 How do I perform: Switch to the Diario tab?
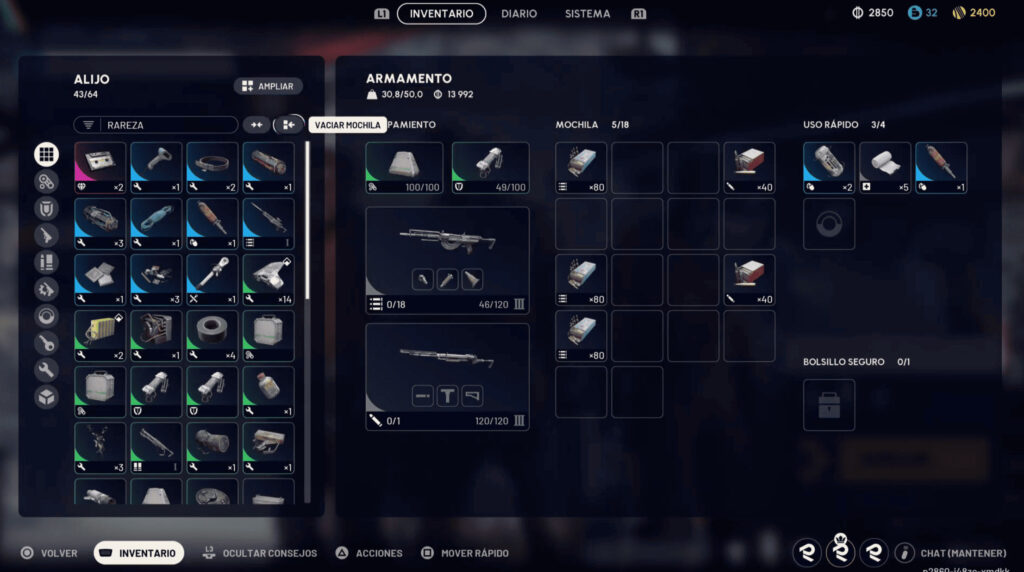pyautogui.click(x=518, y=14)
